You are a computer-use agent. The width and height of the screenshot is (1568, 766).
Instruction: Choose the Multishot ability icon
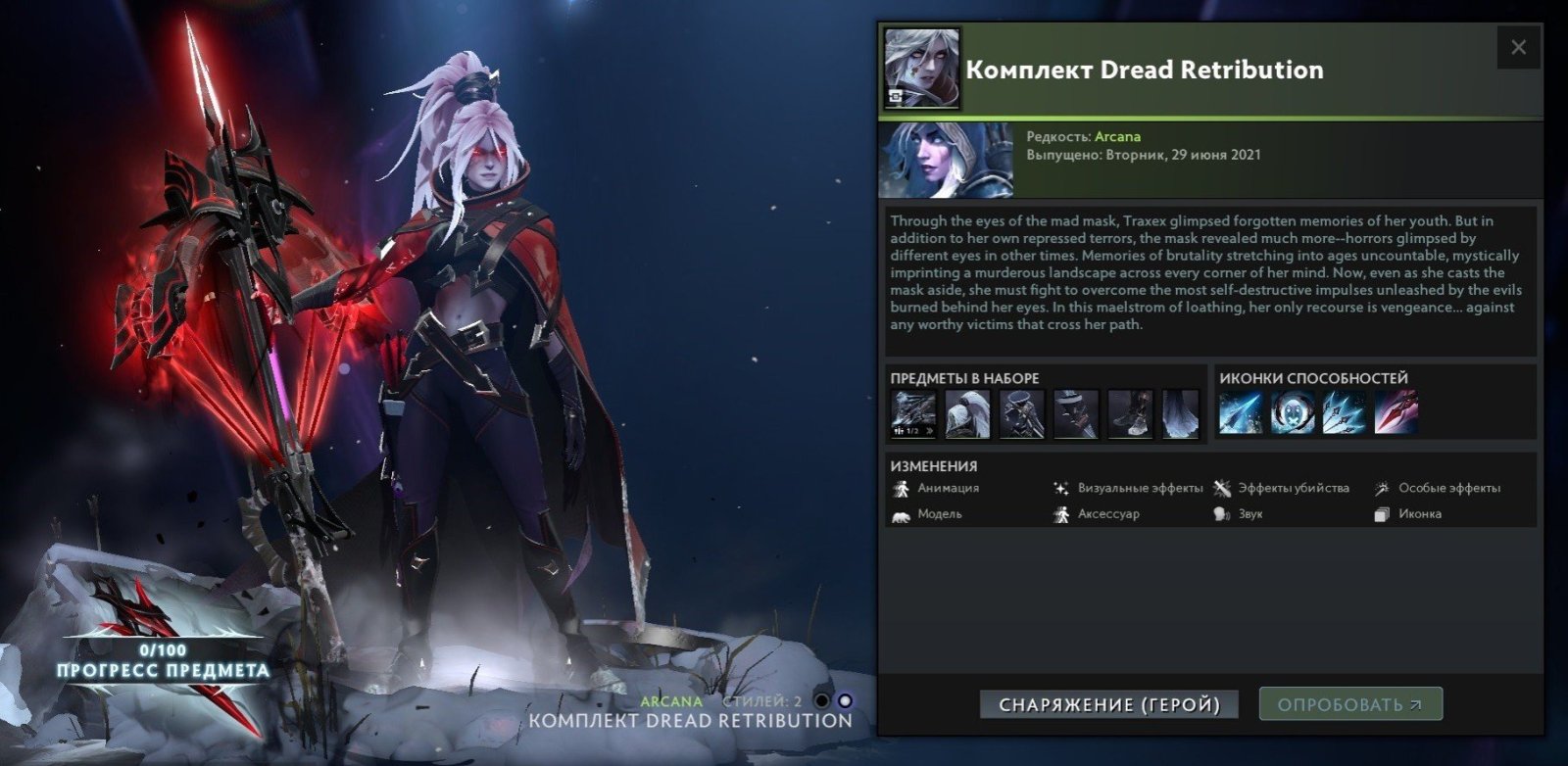pos(1344,413)
